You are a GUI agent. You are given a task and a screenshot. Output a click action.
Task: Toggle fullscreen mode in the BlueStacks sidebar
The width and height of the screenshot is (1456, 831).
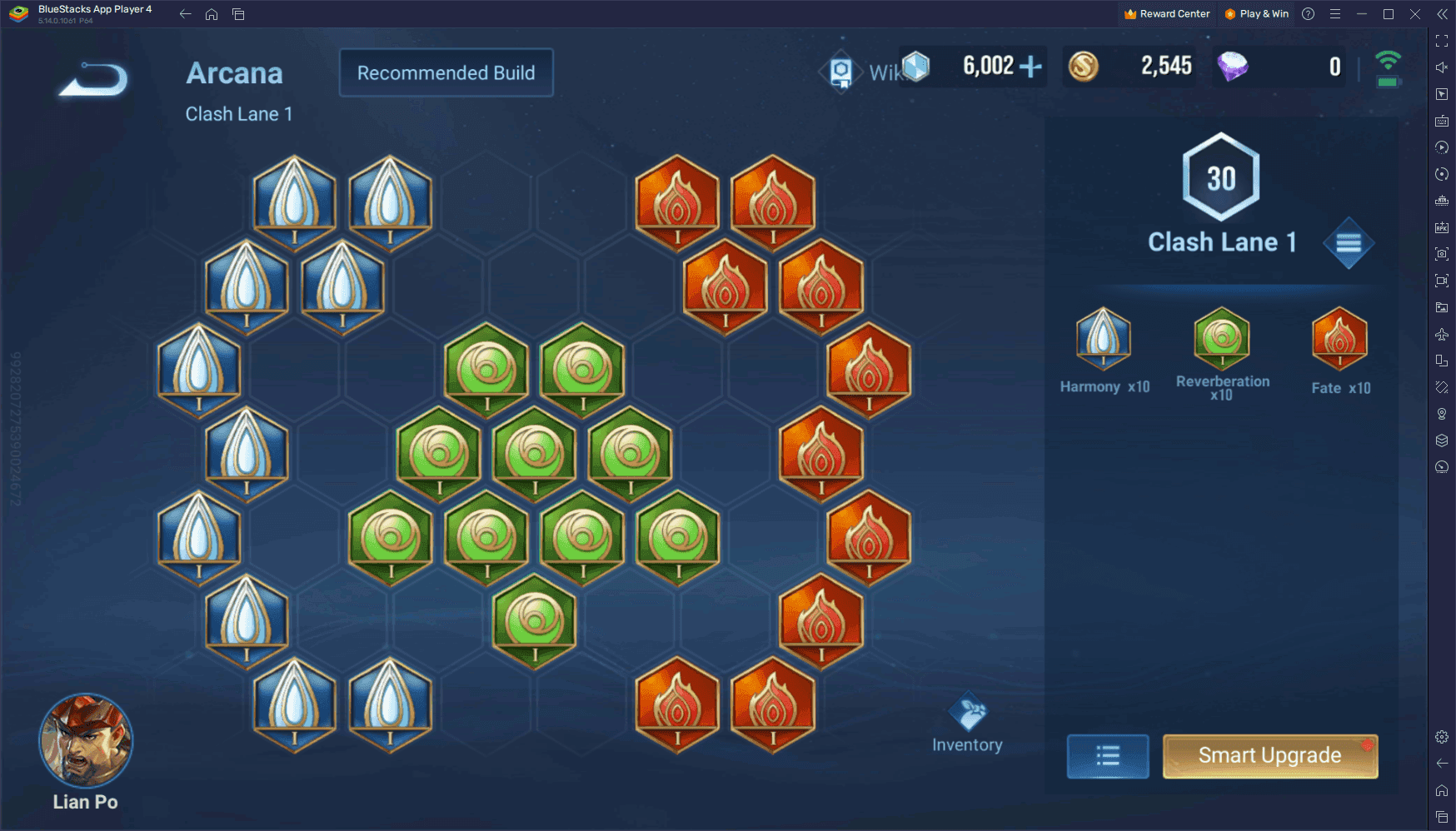1441,39
